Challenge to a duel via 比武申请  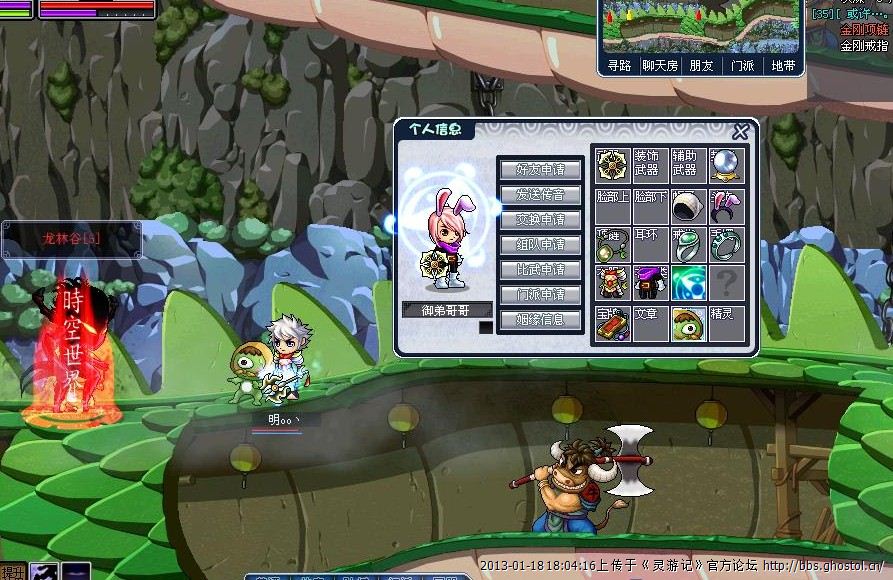point(540,269)
